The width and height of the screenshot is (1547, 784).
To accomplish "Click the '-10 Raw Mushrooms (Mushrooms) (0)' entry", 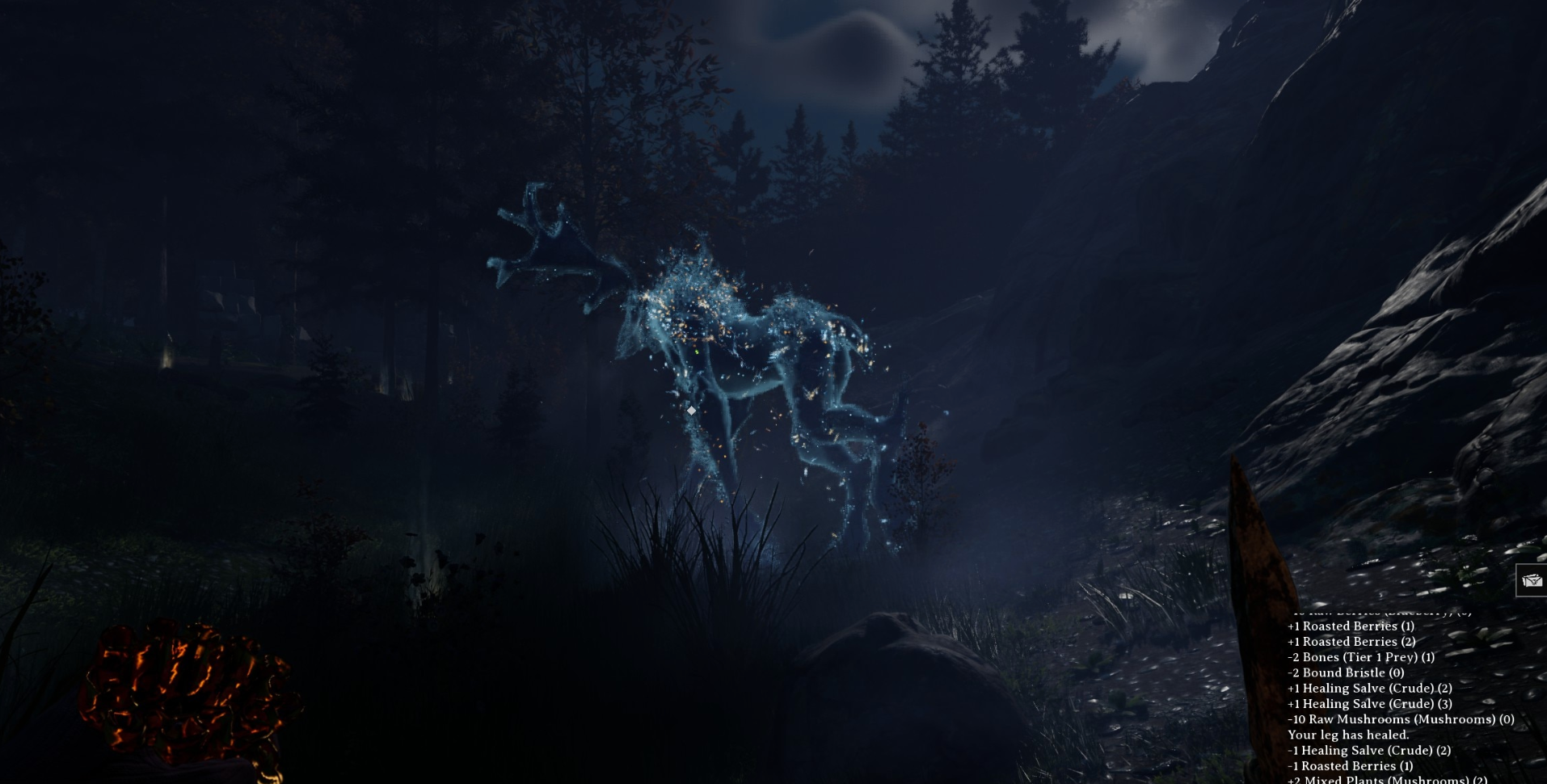I will [1401, 719].
